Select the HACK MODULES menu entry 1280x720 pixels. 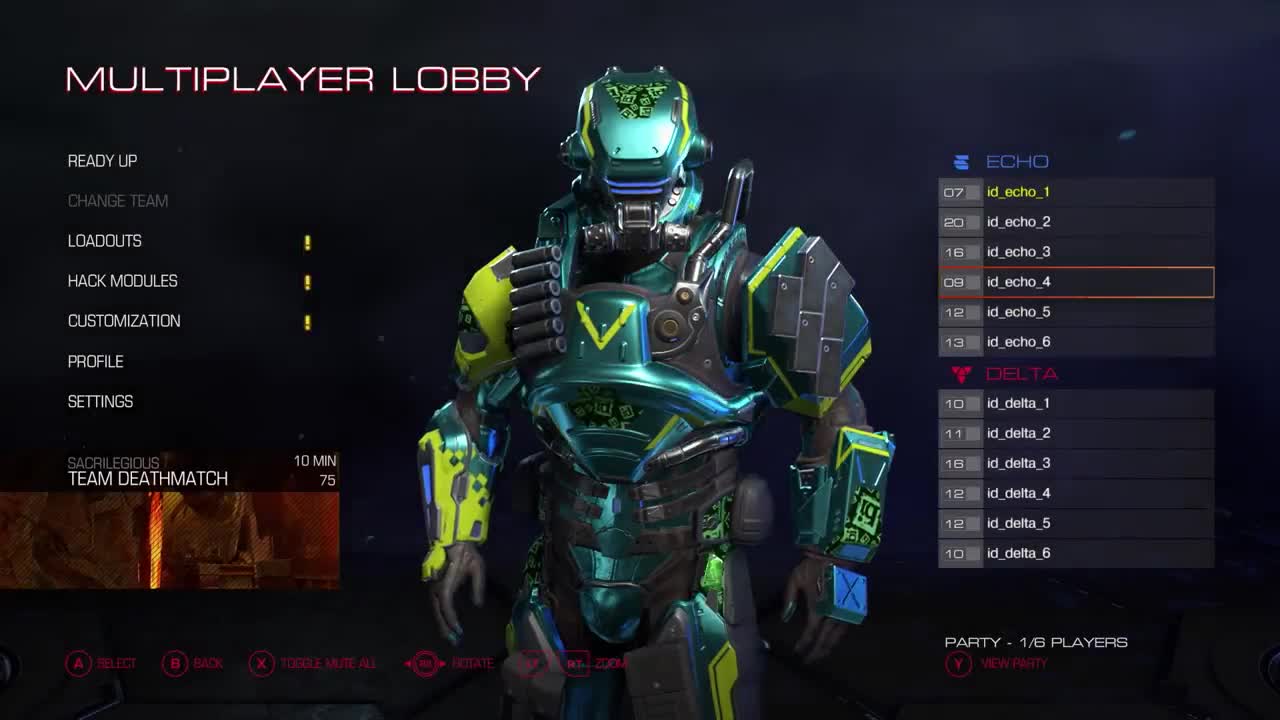tap(121, 281)
